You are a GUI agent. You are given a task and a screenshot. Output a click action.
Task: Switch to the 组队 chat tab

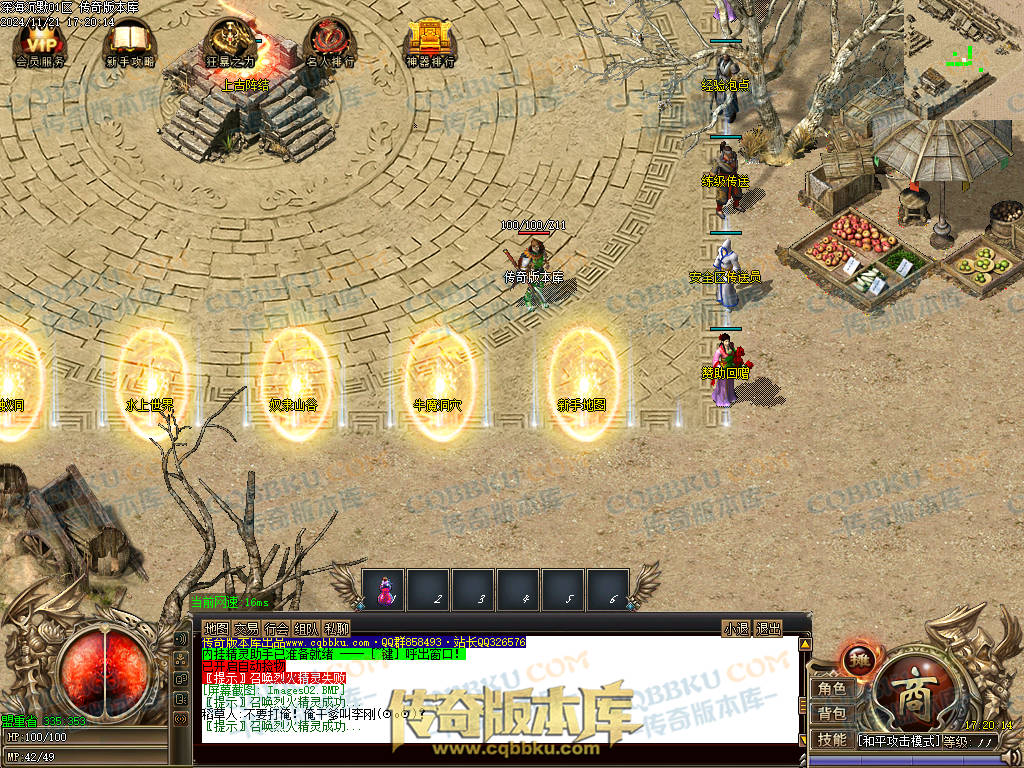[x=306, y=629]
